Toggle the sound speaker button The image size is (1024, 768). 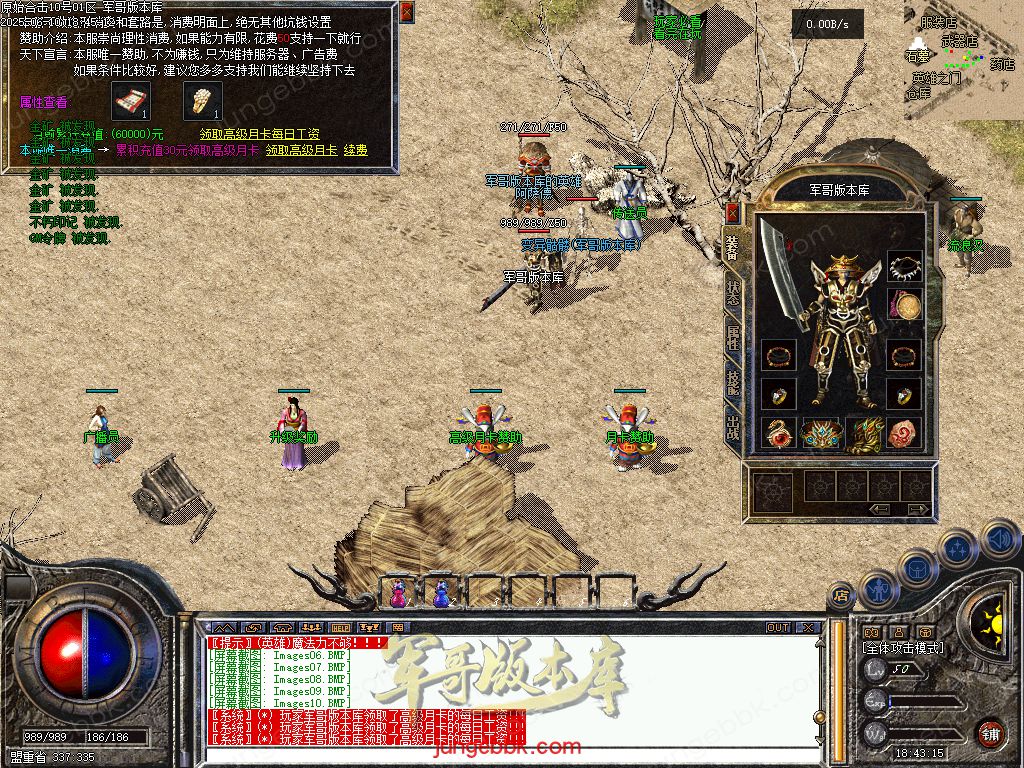(999, 540)
